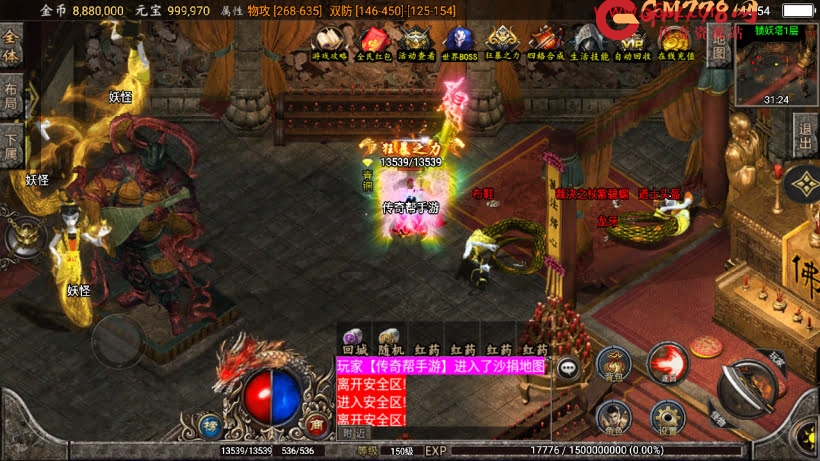Open the 全民红包 red envelope event
Screen dimensions: 820x461
[x=373, y=41]
